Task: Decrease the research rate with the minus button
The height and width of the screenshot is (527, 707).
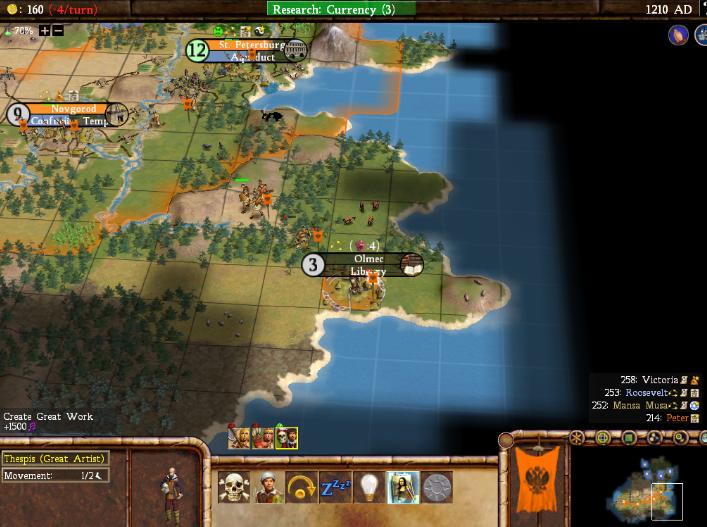Action: click(x=58, y=31)
